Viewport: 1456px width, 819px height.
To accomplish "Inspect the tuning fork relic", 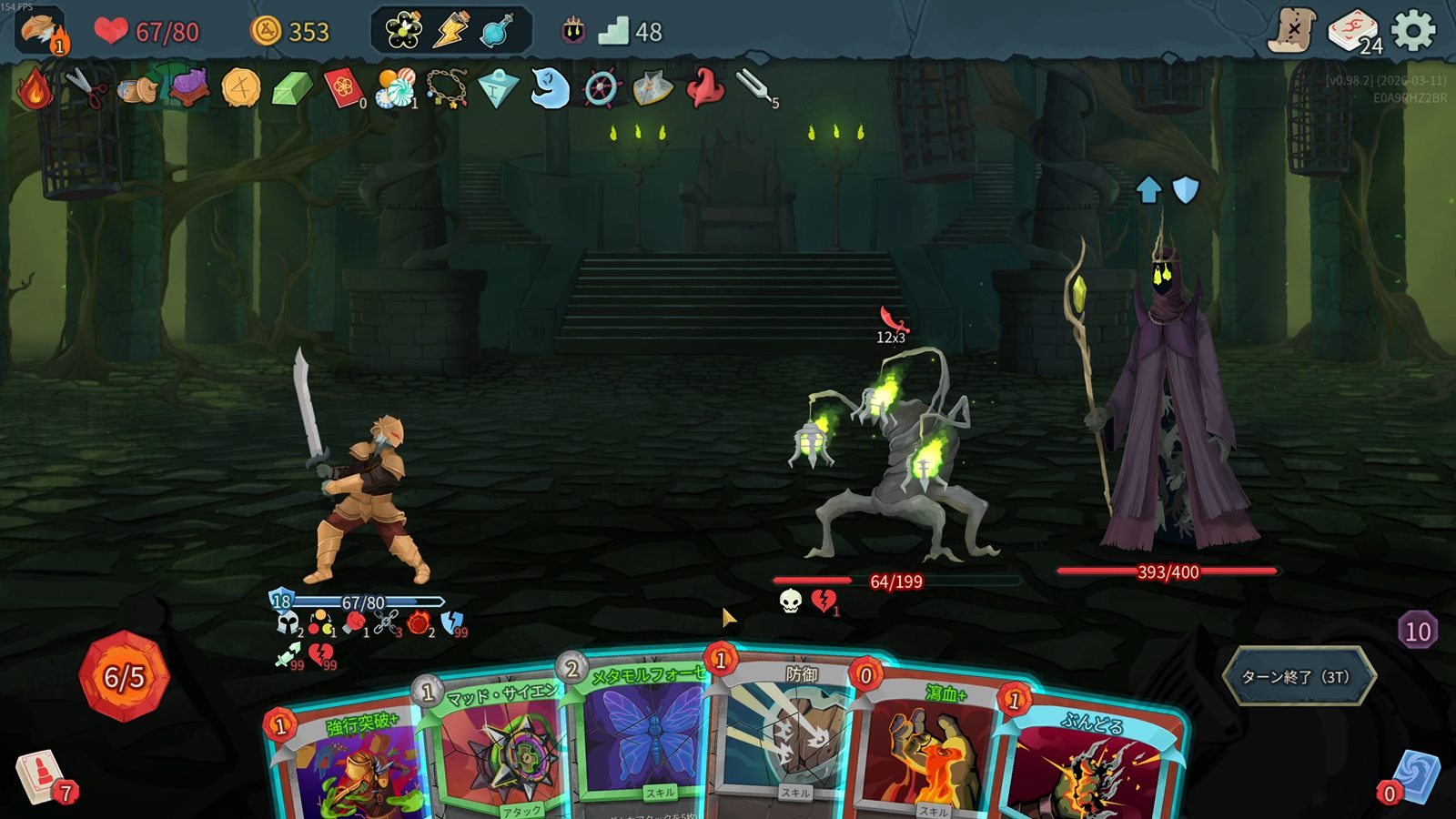I will [x=756, y=88].
